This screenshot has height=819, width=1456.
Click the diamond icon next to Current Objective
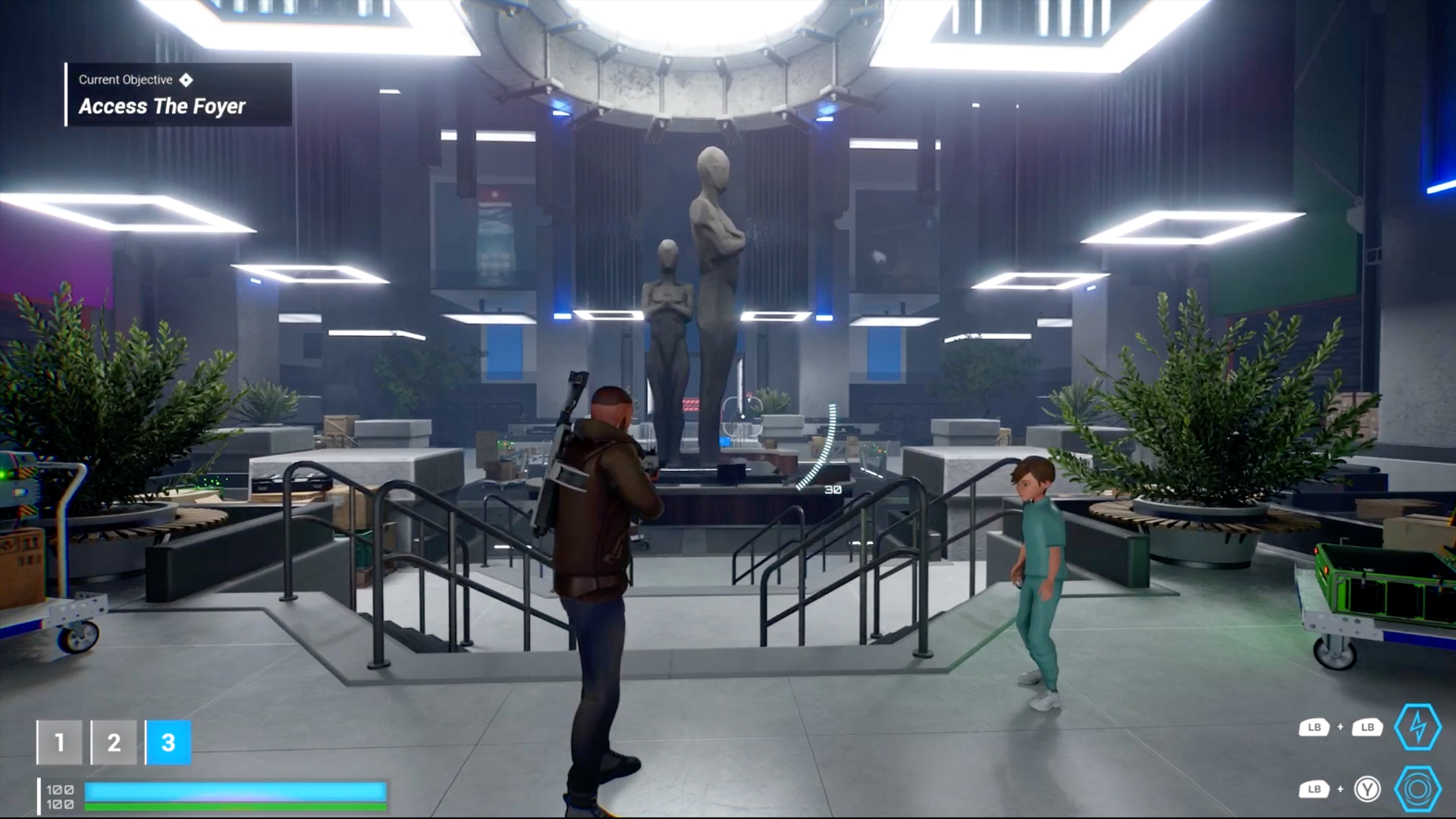click(187, 80)
